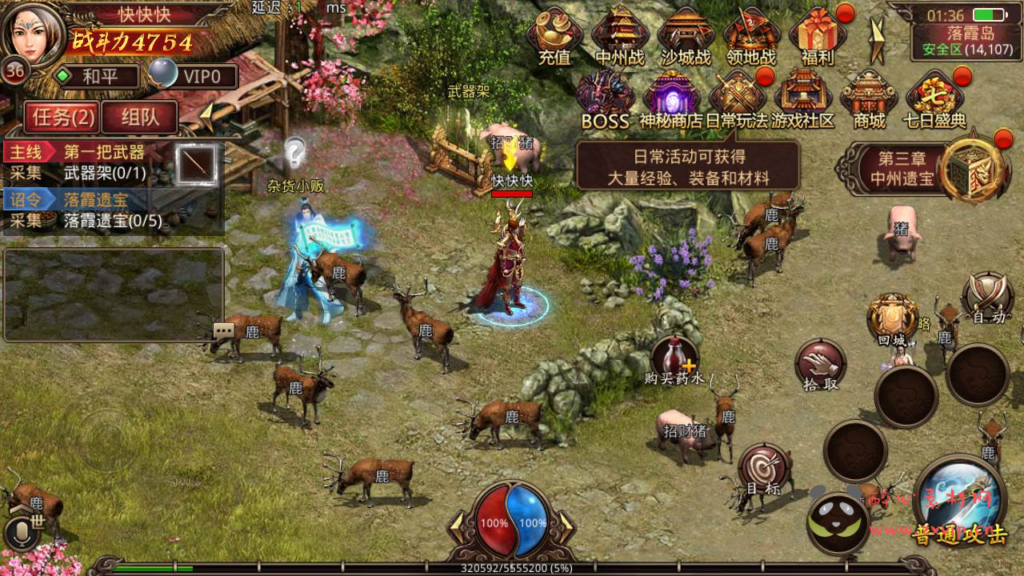The image size is (1024, 576).
Task: Open the 日常玩法 daily activities
Action: coord(737,98)
